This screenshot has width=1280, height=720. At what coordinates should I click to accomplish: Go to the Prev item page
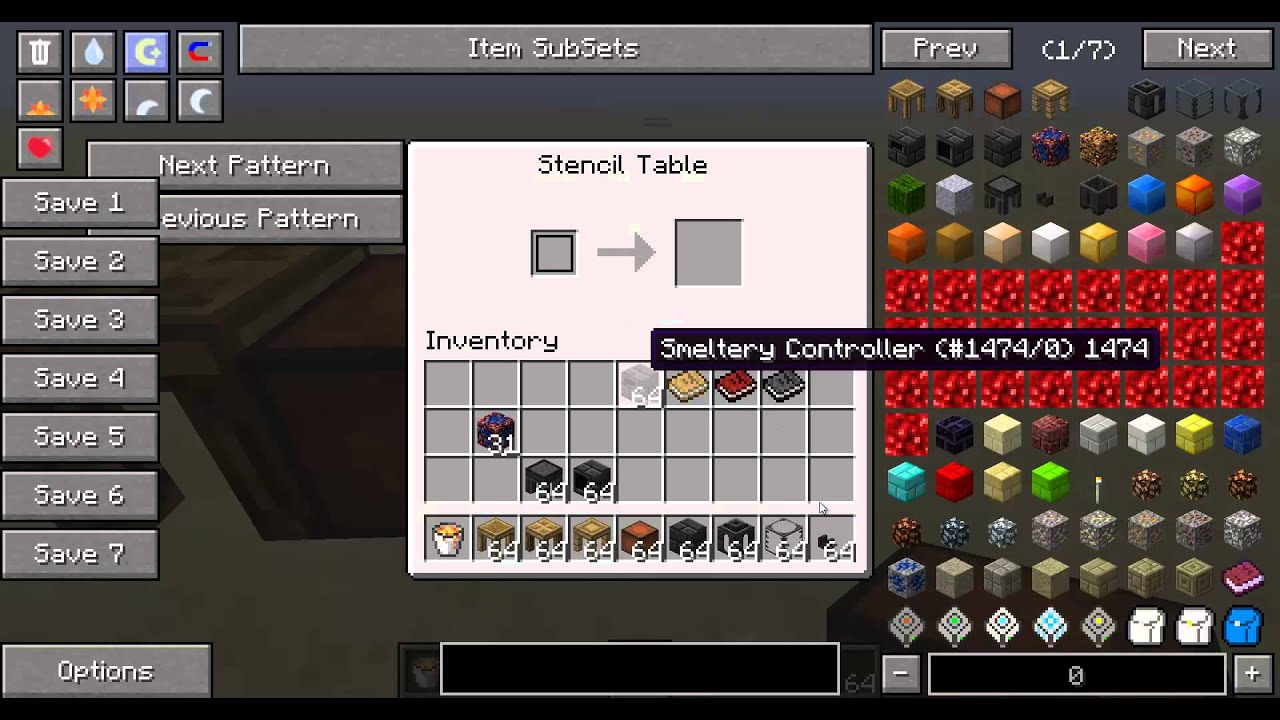pyautogui.click(x=946, y=49)
